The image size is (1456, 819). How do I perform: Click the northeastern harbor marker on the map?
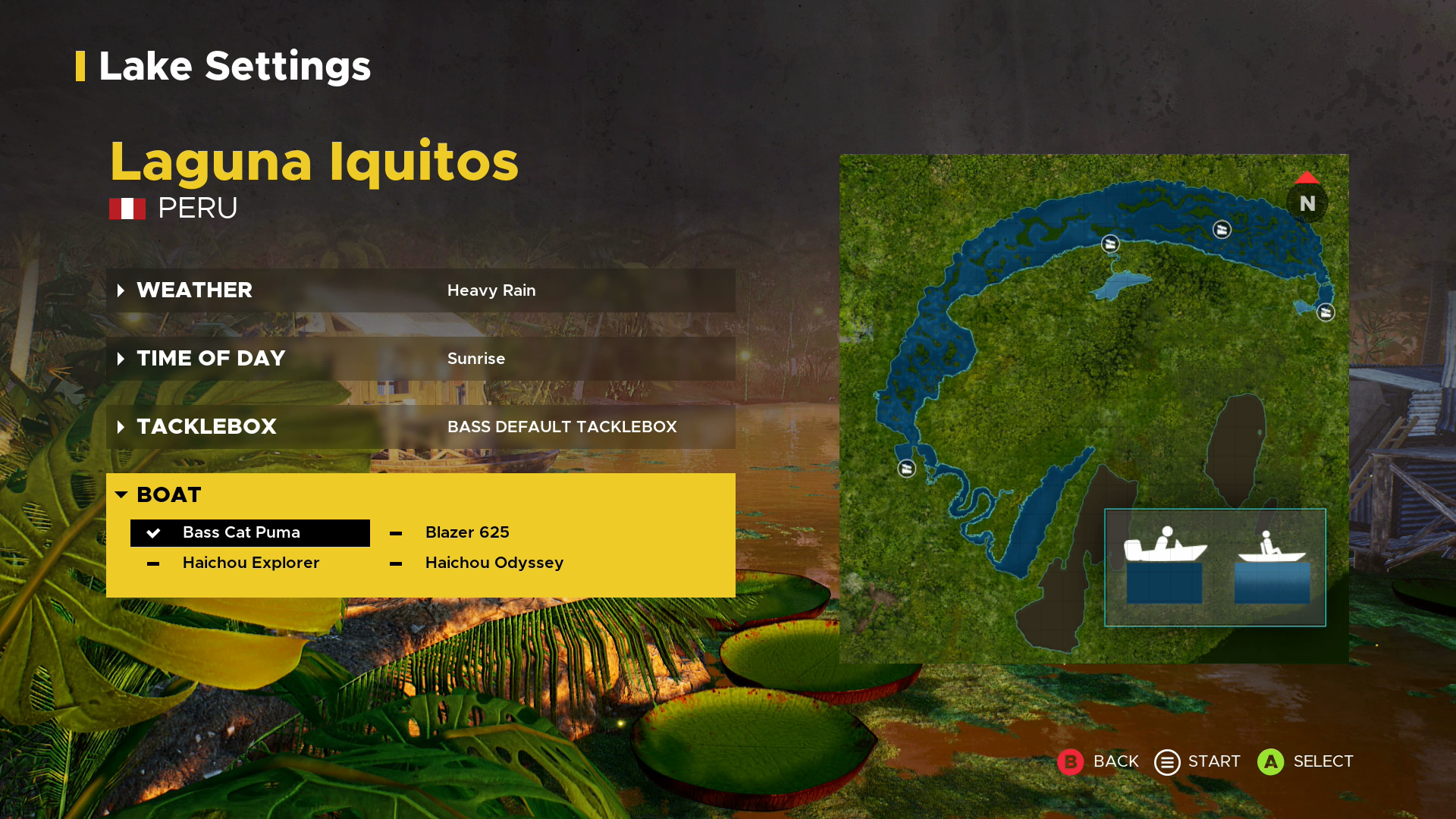click(x=1222, y=230)
